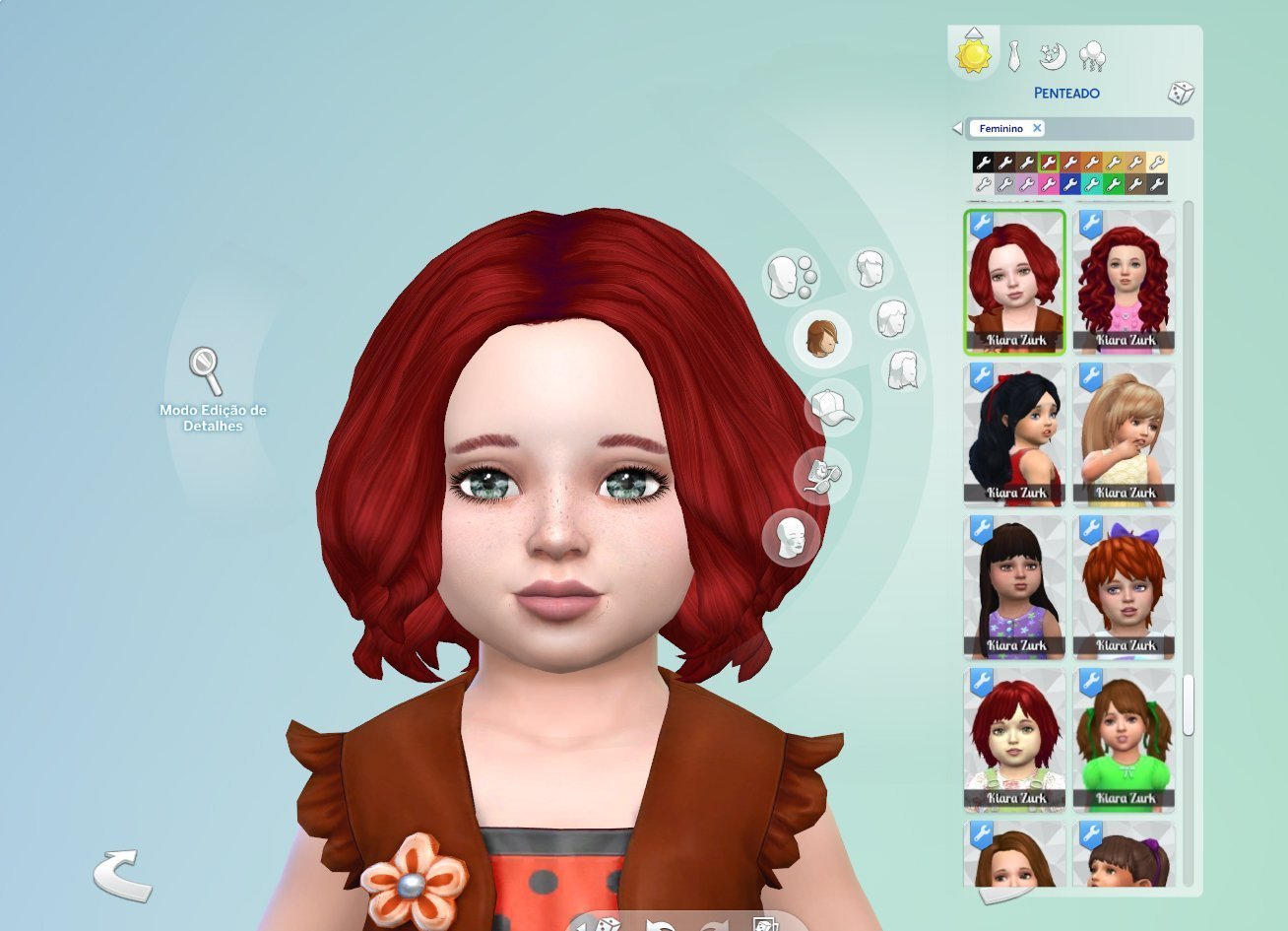Collapse the filter bar with the left arrow

point(957,129)
